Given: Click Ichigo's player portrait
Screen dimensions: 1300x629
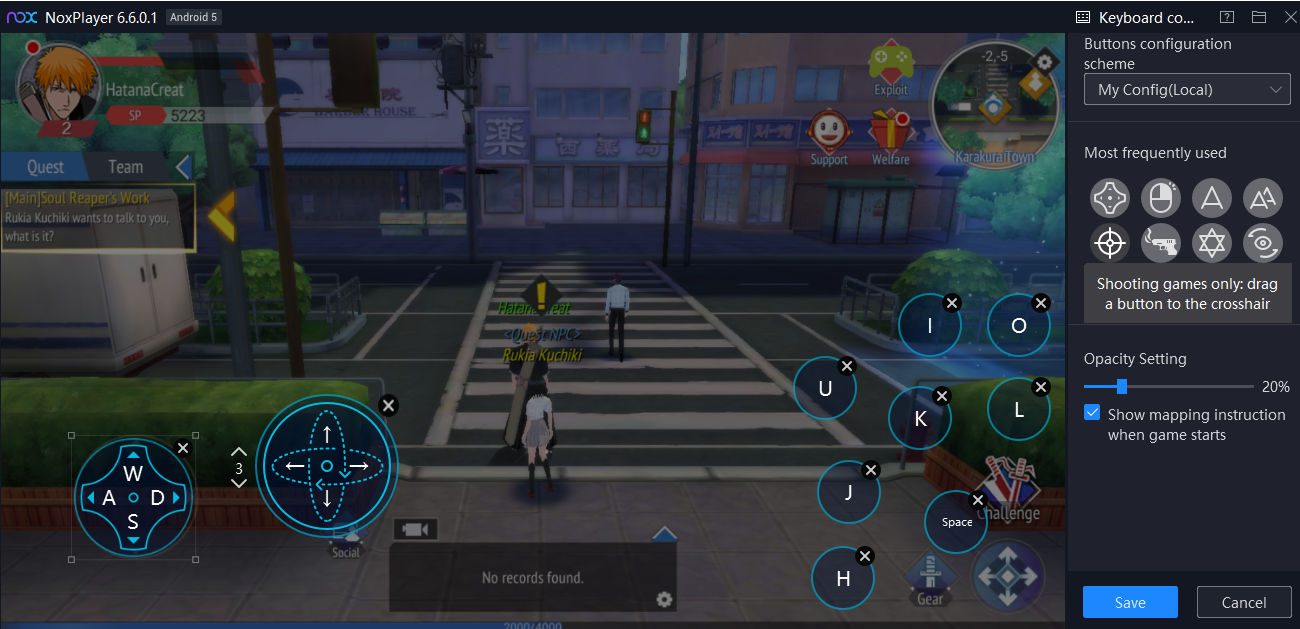Looking at the screenshot, I should 59,86.
